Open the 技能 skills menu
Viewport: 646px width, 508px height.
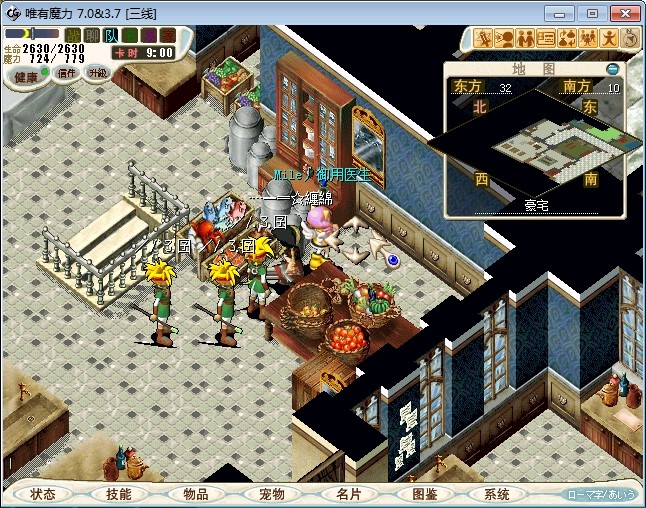(x=119, y=494)
